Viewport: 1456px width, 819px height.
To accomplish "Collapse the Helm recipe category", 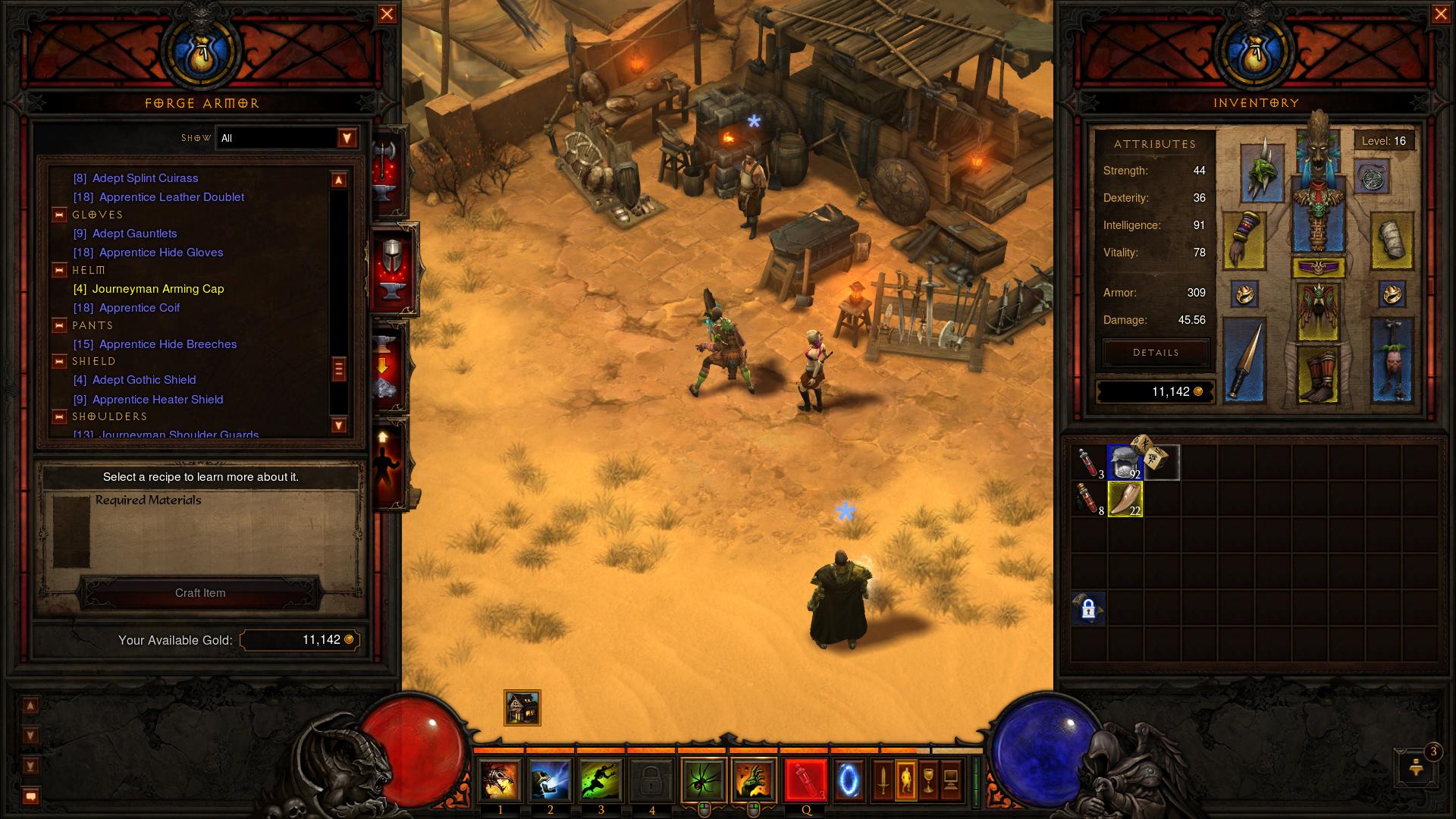I will pyautogui.click(x=59, y=270).
